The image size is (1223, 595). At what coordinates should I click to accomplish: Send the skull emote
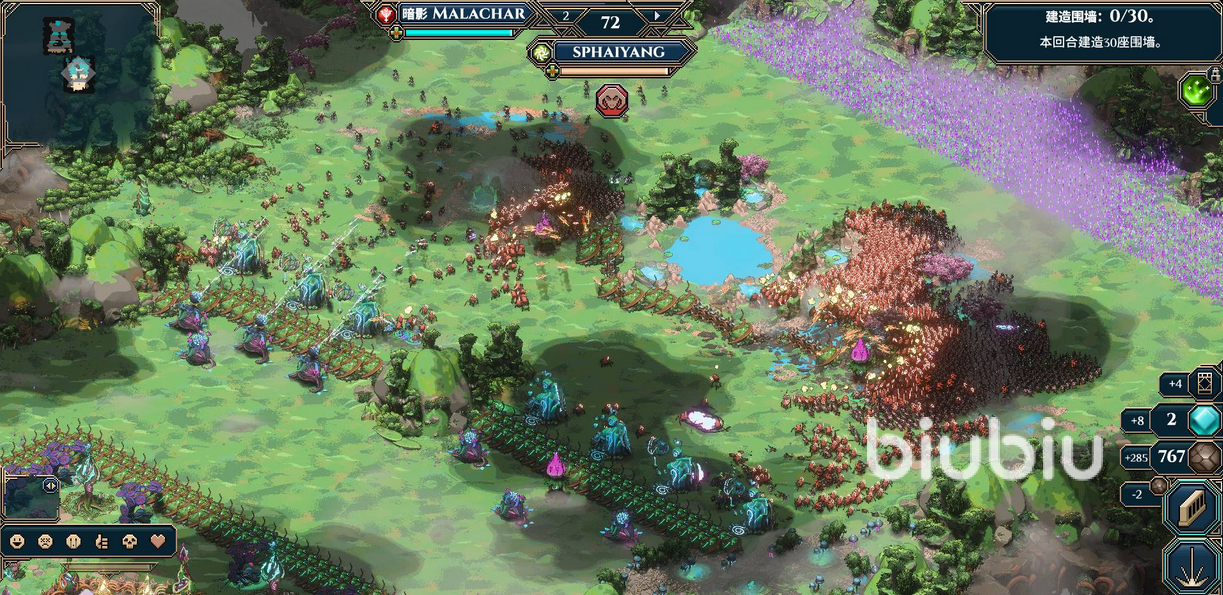pyautogui.click(x=129, y=541)
